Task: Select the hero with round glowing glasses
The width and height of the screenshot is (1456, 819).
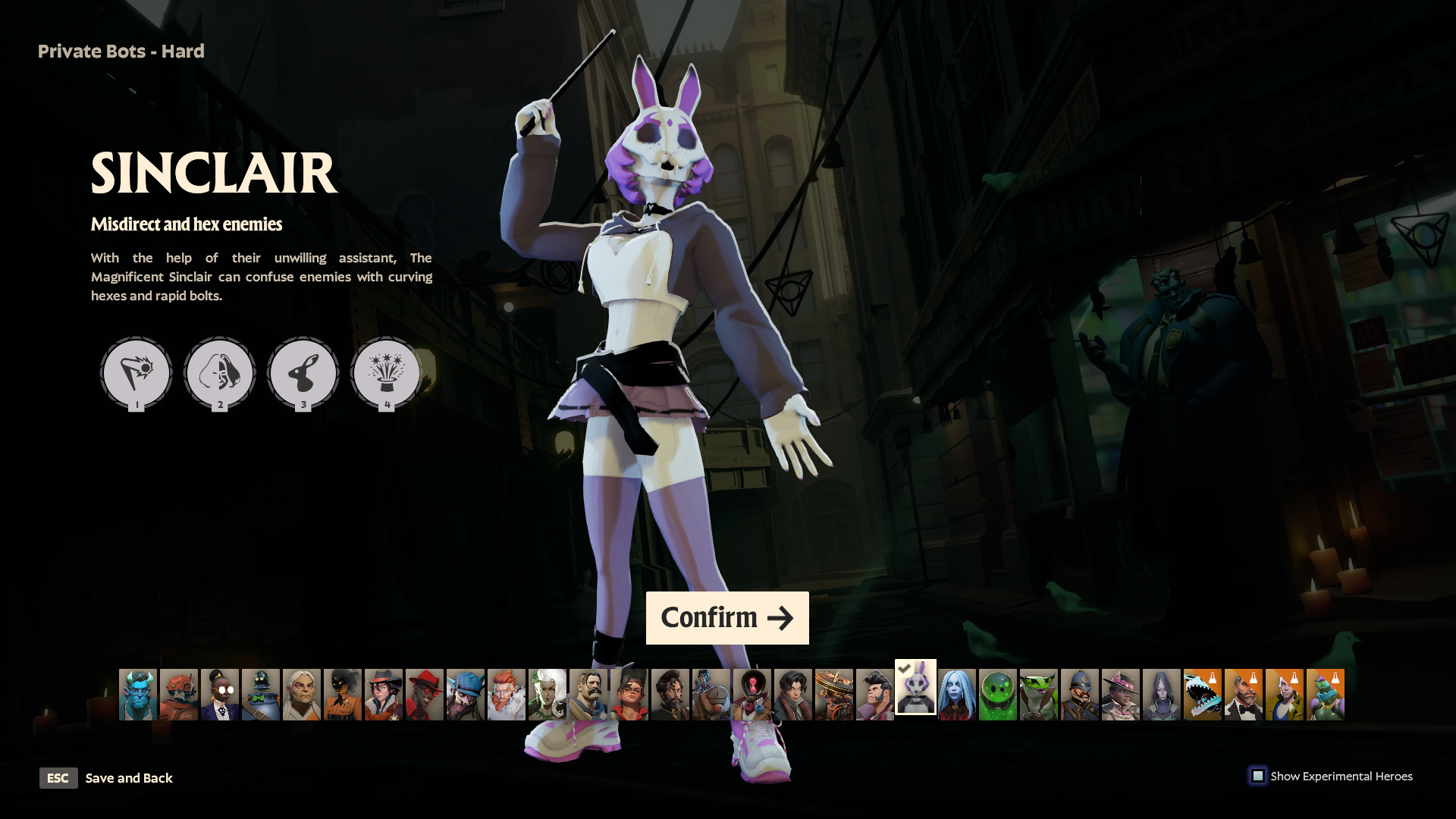Action: [x=220, y=695]
